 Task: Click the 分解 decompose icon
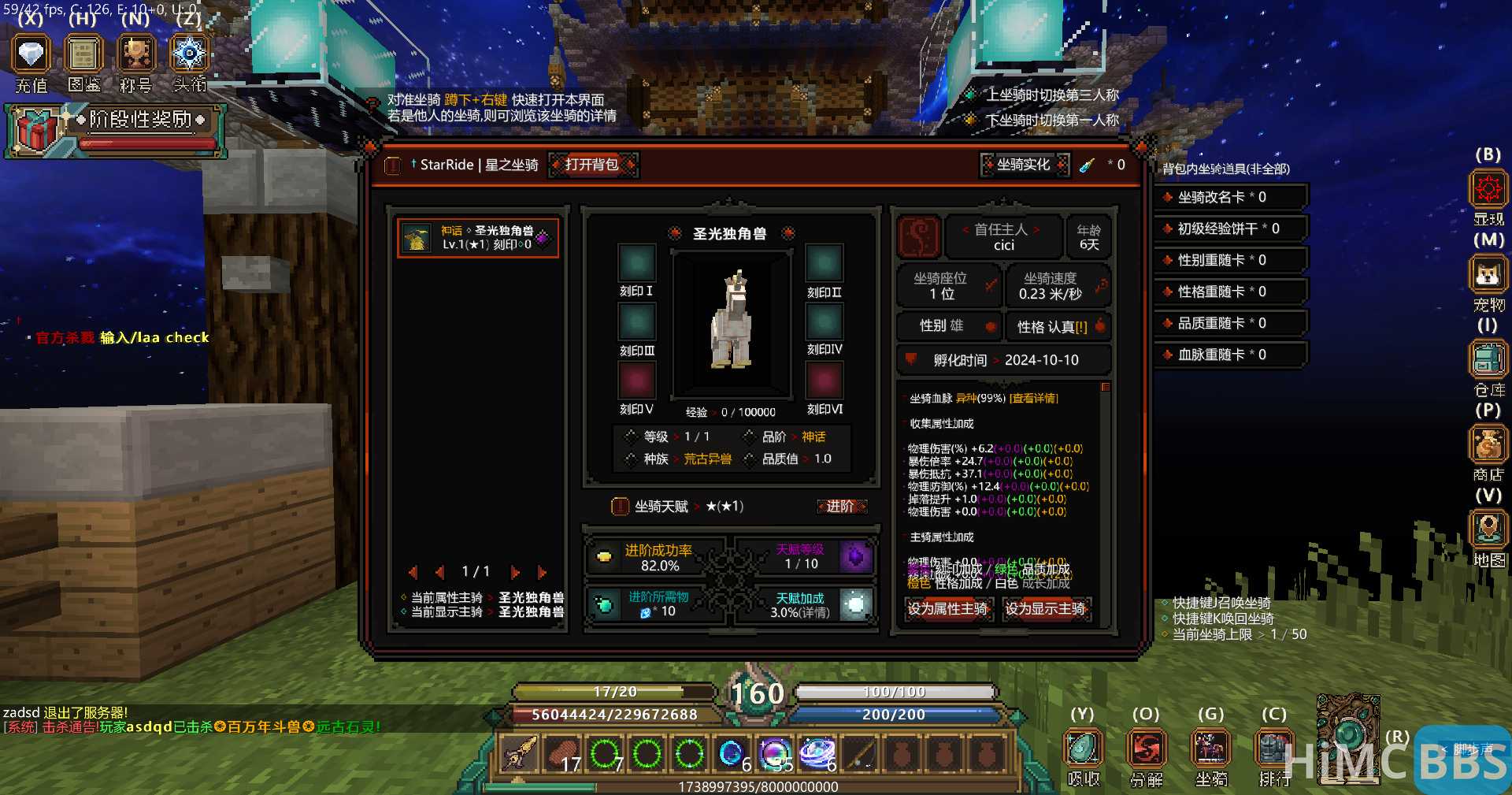[1147, 747]
